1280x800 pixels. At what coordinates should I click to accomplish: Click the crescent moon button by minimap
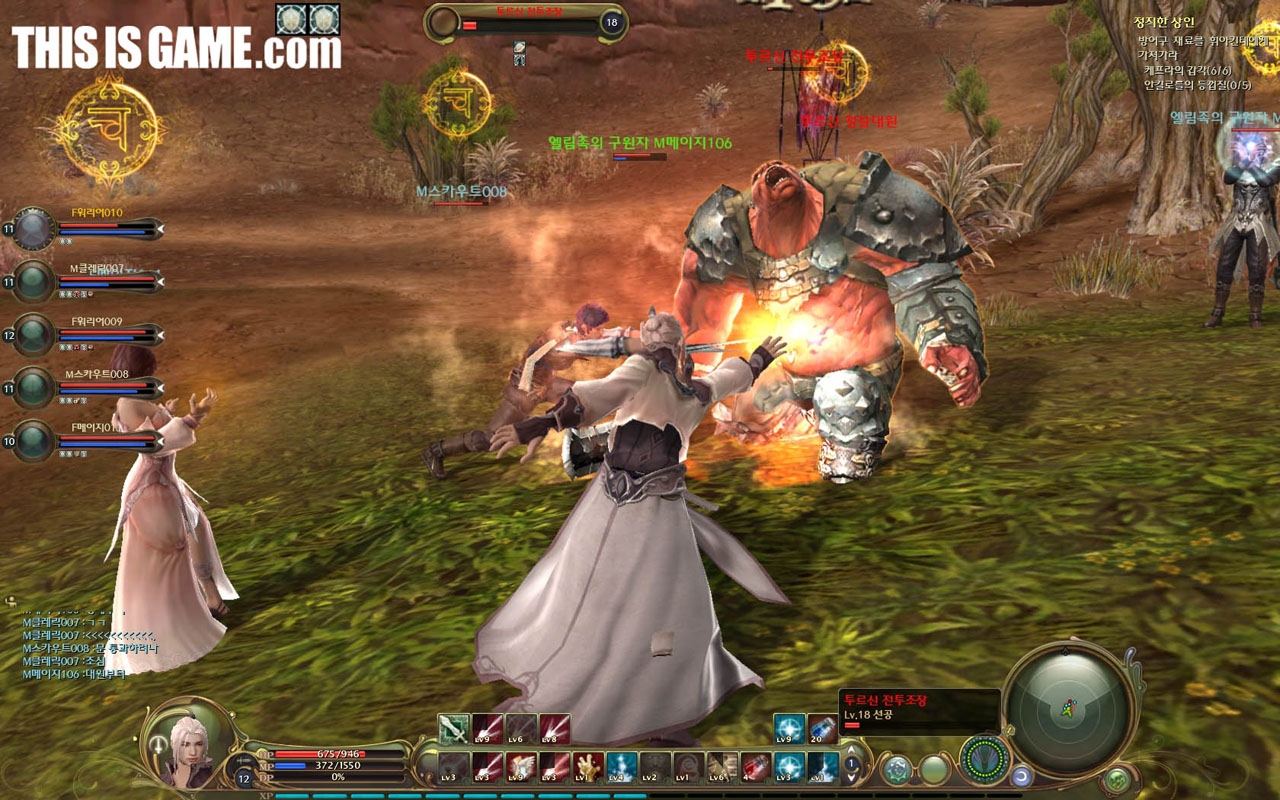(x=1022, y=775)
